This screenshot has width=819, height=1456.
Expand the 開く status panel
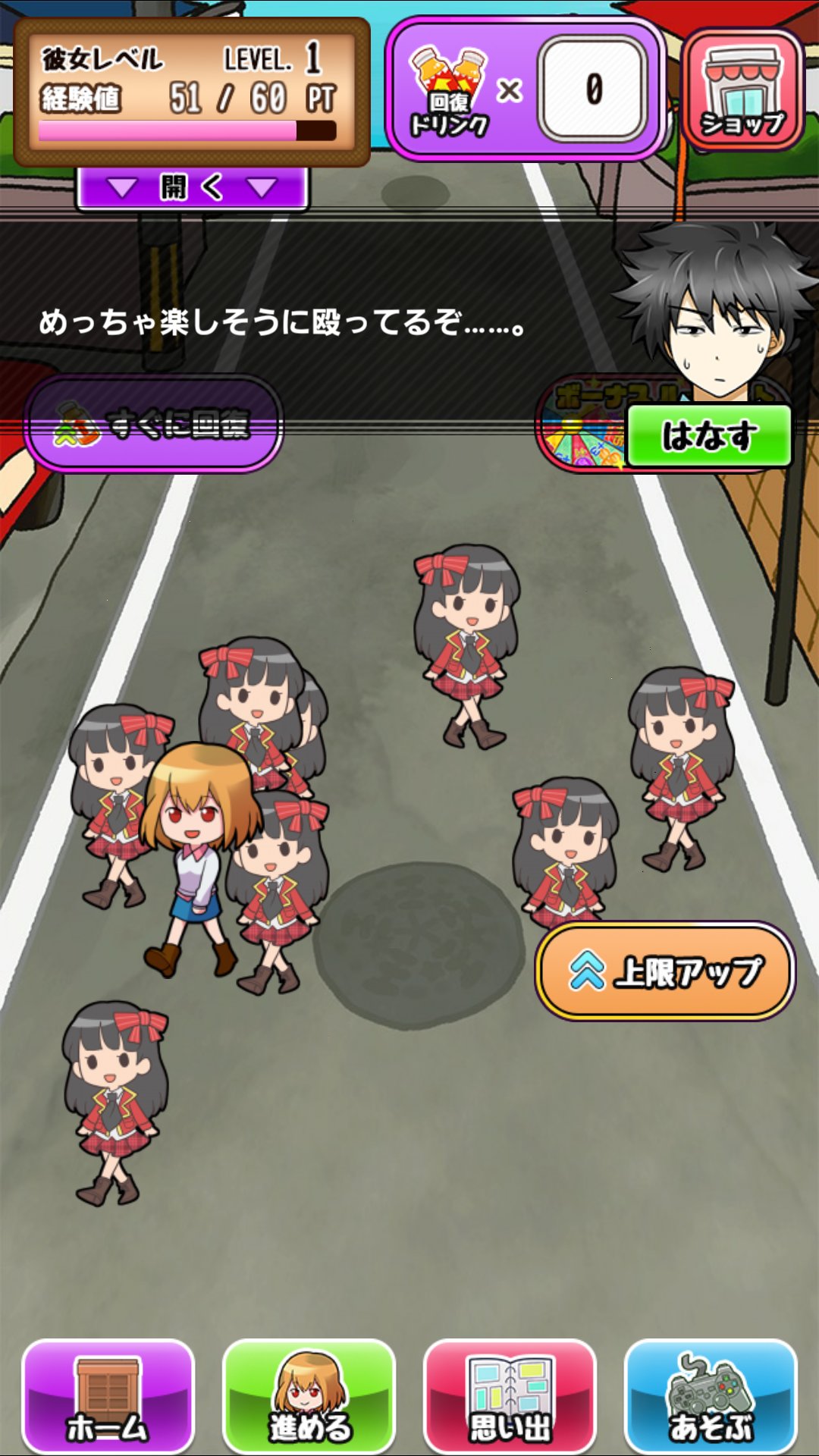pos(193,187)
